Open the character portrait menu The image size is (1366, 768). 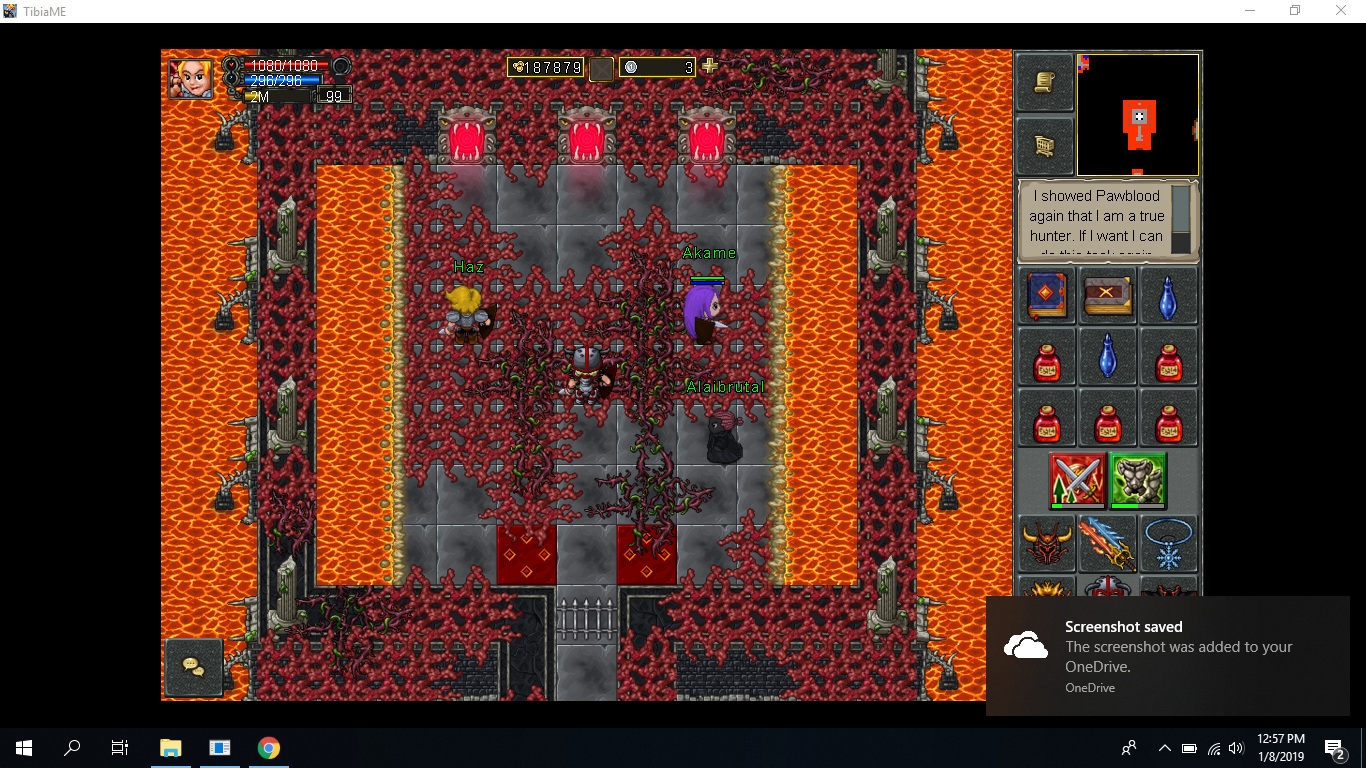tap(190, 78)
